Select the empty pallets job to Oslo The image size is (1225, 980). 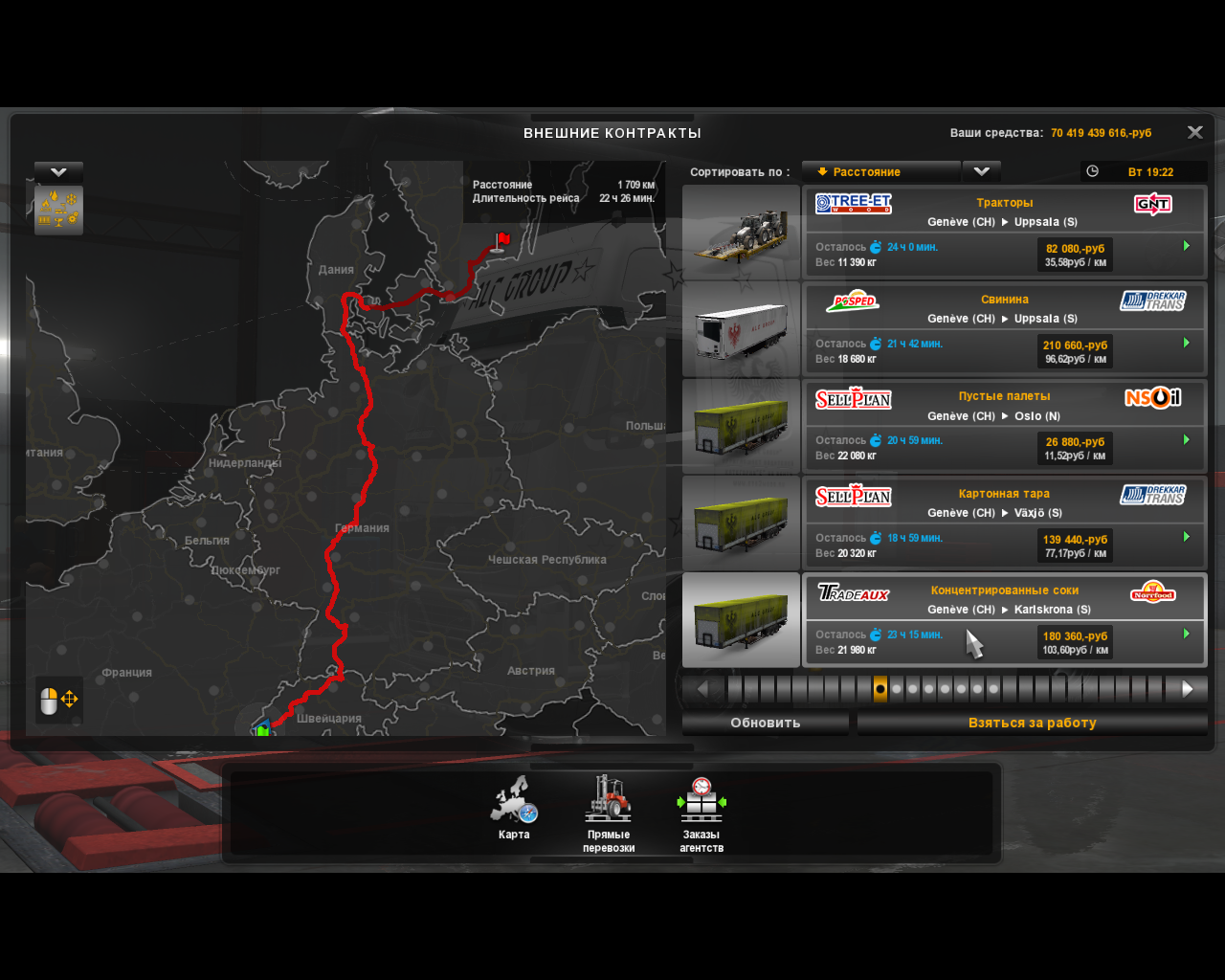click(x=1004, y=426)
